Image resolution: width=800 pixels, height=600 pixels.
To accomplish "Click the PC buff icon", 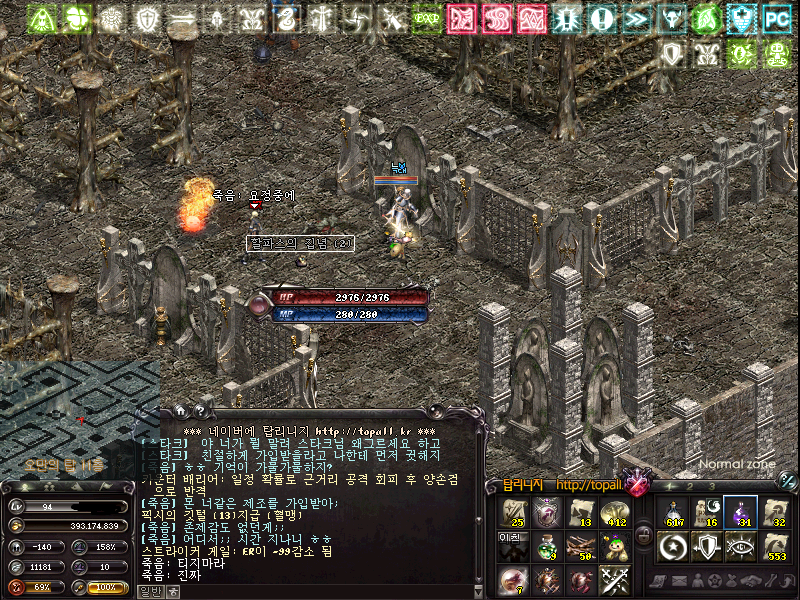I will (x=775, y=18).
